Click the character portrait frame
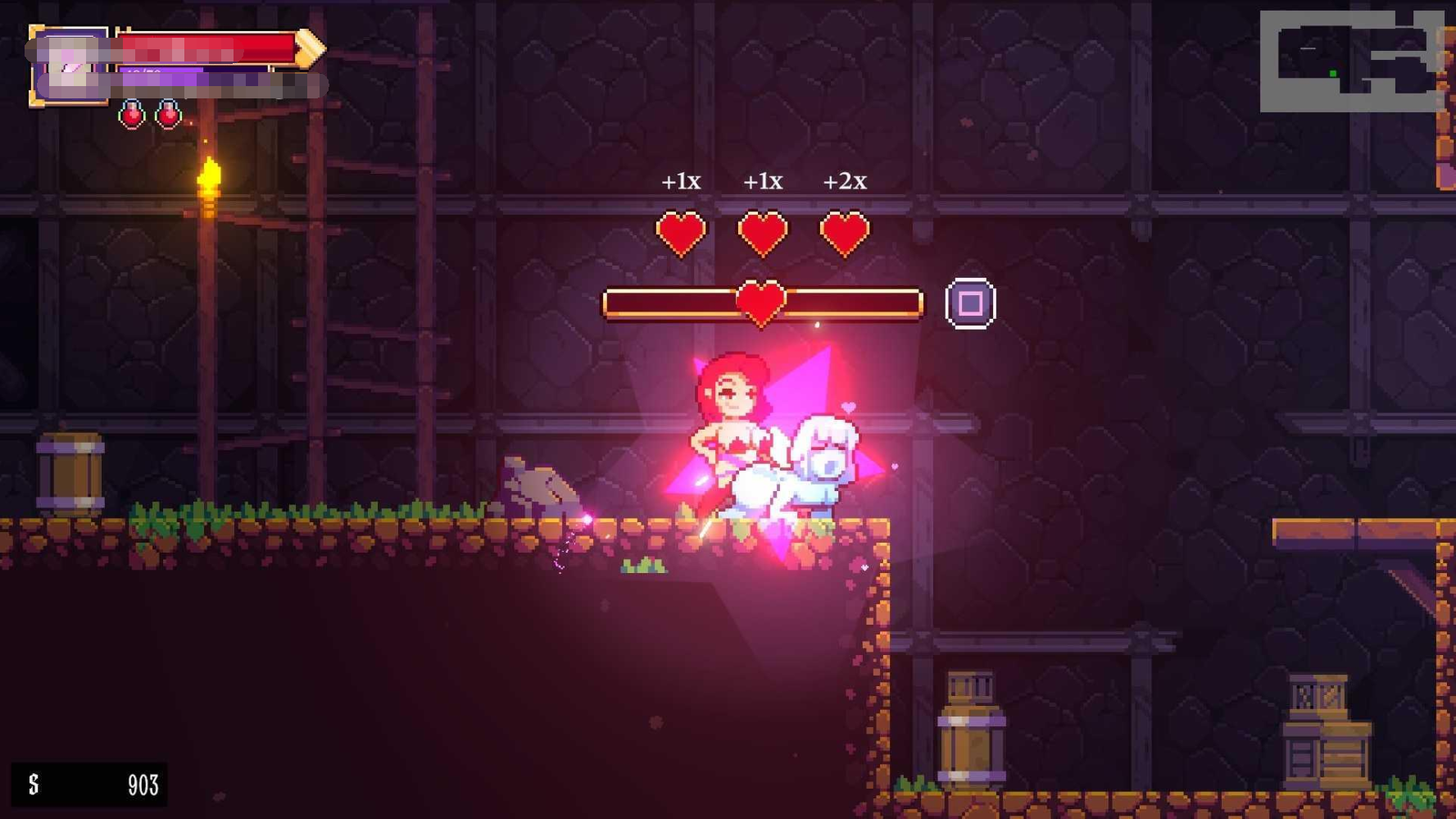The height and width of the screenshot is (819, 1456). pos(69,66)
